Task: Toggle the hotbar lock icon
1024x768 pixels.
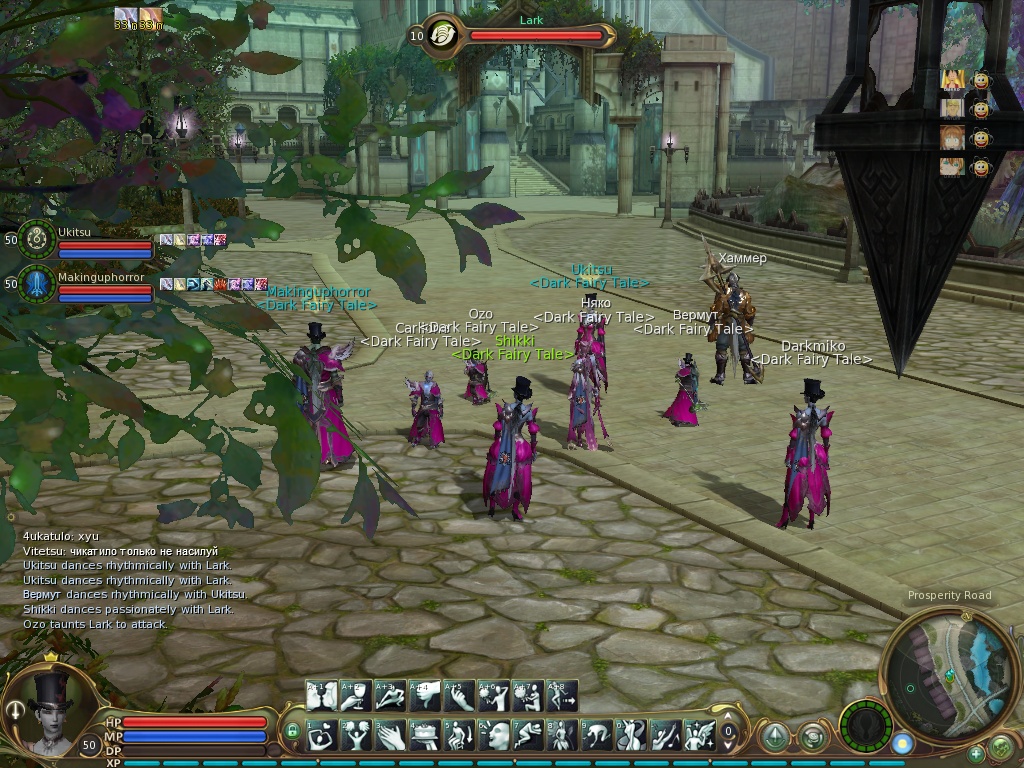Action: [x=293, y=731]
